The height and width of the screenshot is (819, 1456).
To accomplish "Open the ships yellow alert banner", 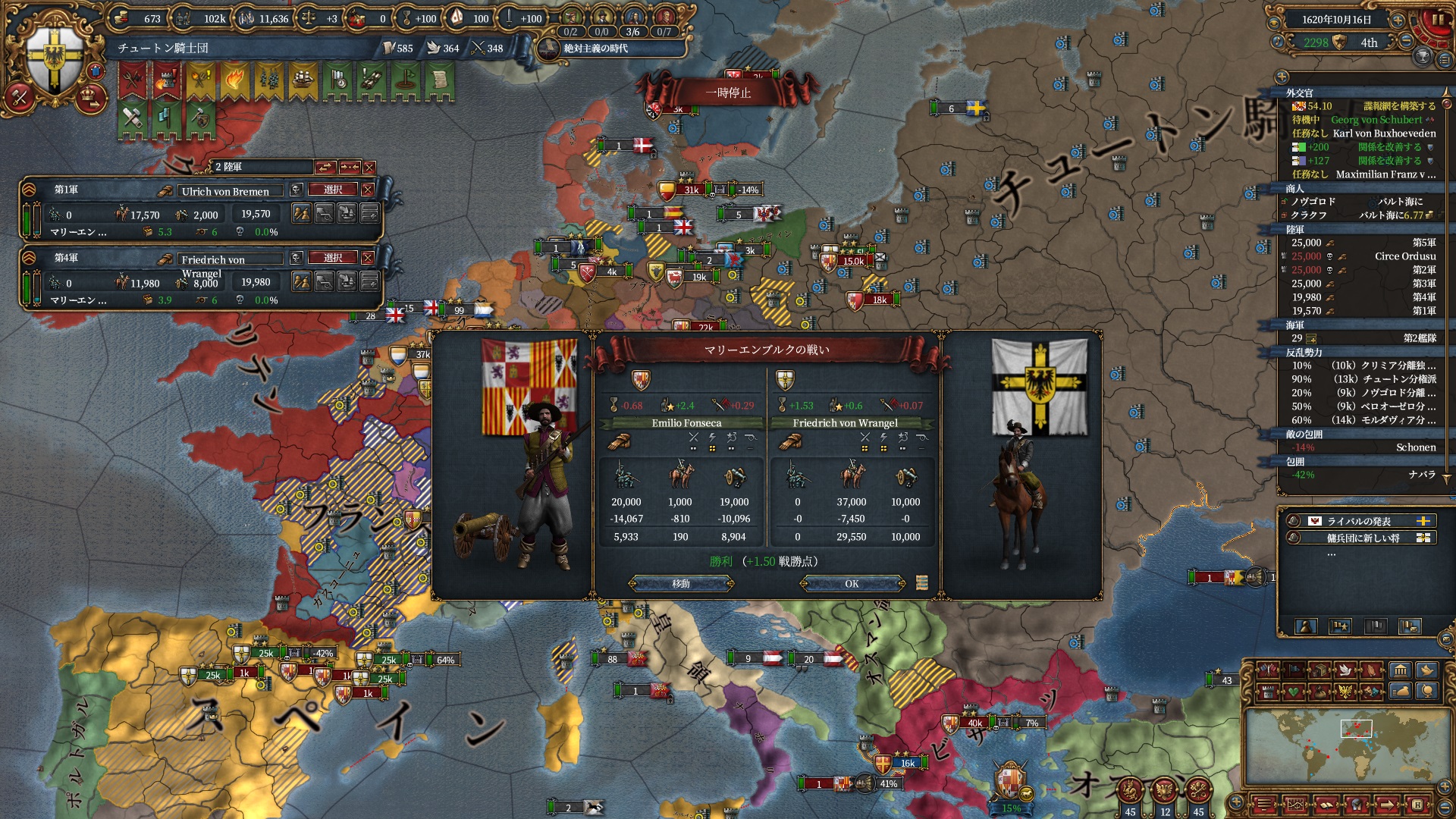I will coord(303,80).
